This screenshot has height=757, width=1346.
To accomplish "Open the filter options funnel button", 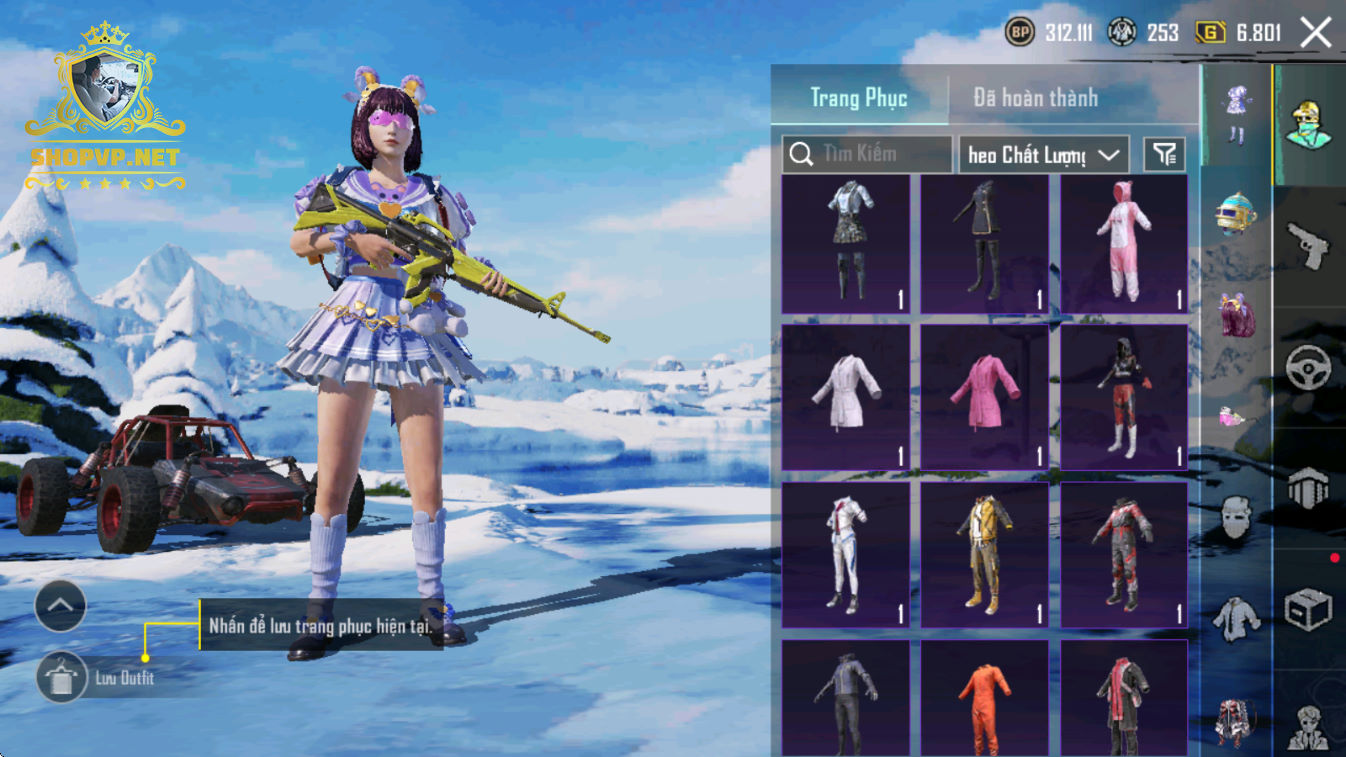I will 1164,154.
